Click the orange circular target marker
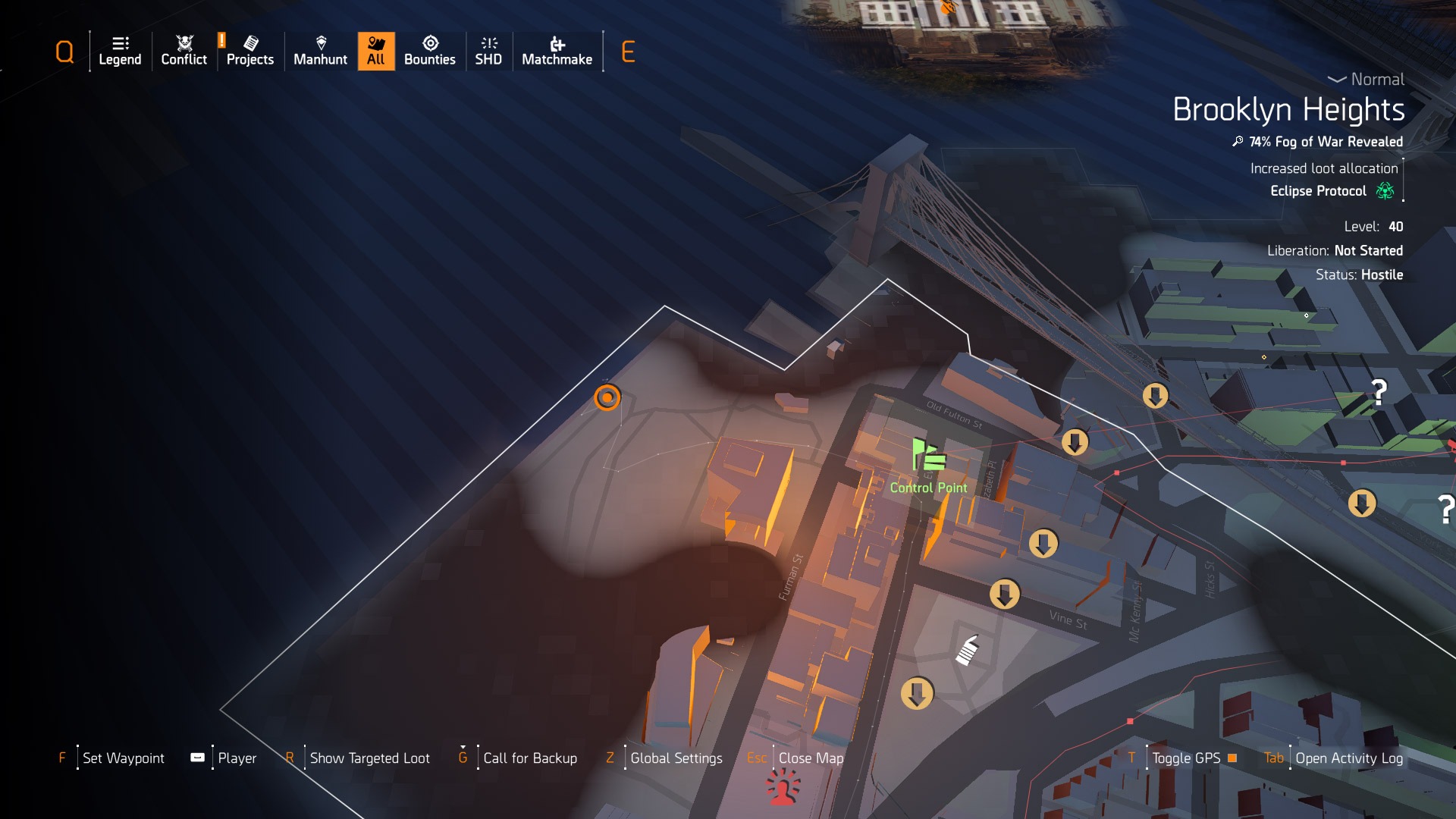The height and width of the screenshot is (819, 1456). 607,397
